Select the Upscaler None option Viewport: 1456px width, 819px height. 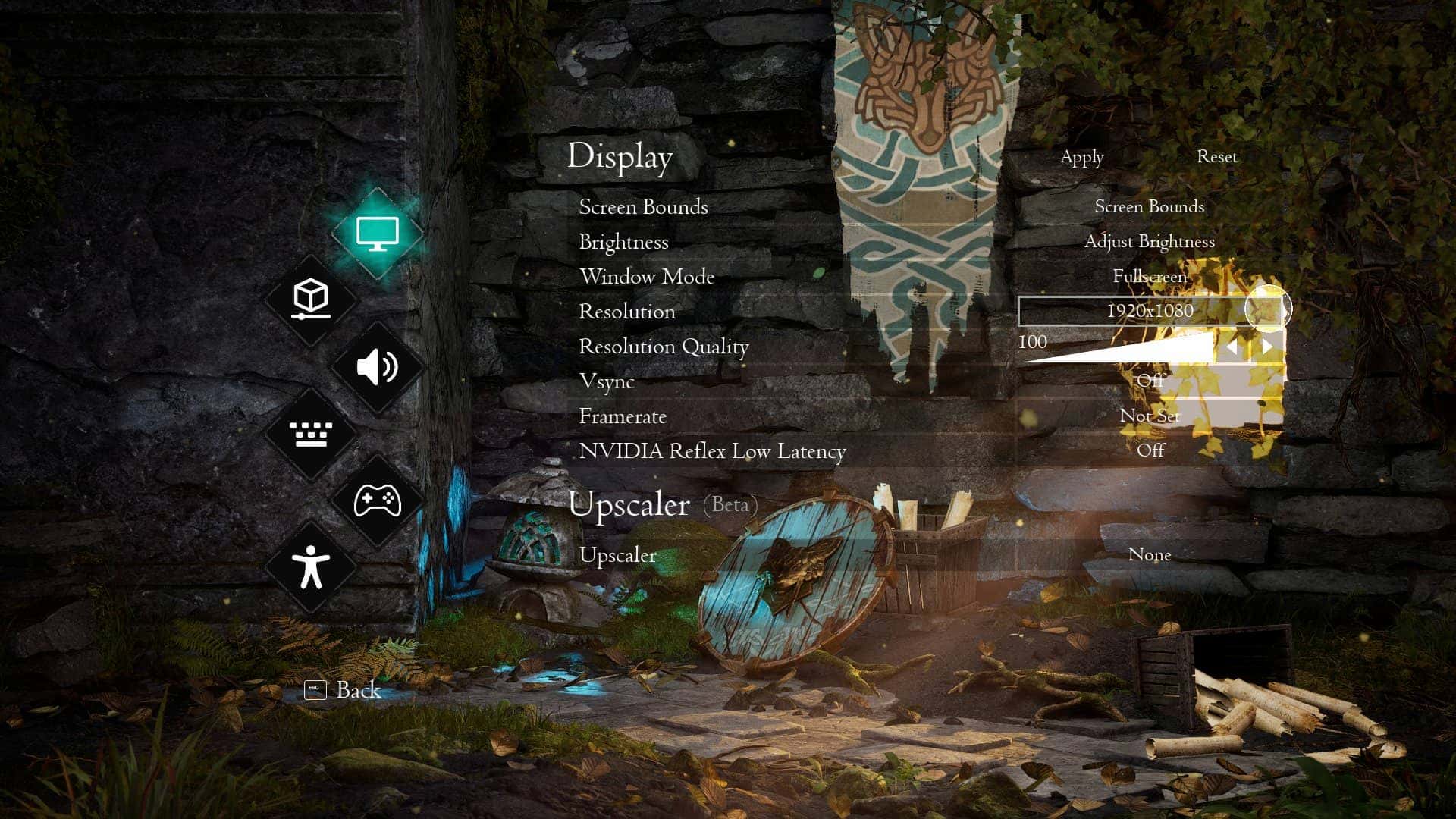tap(1150, 555)
